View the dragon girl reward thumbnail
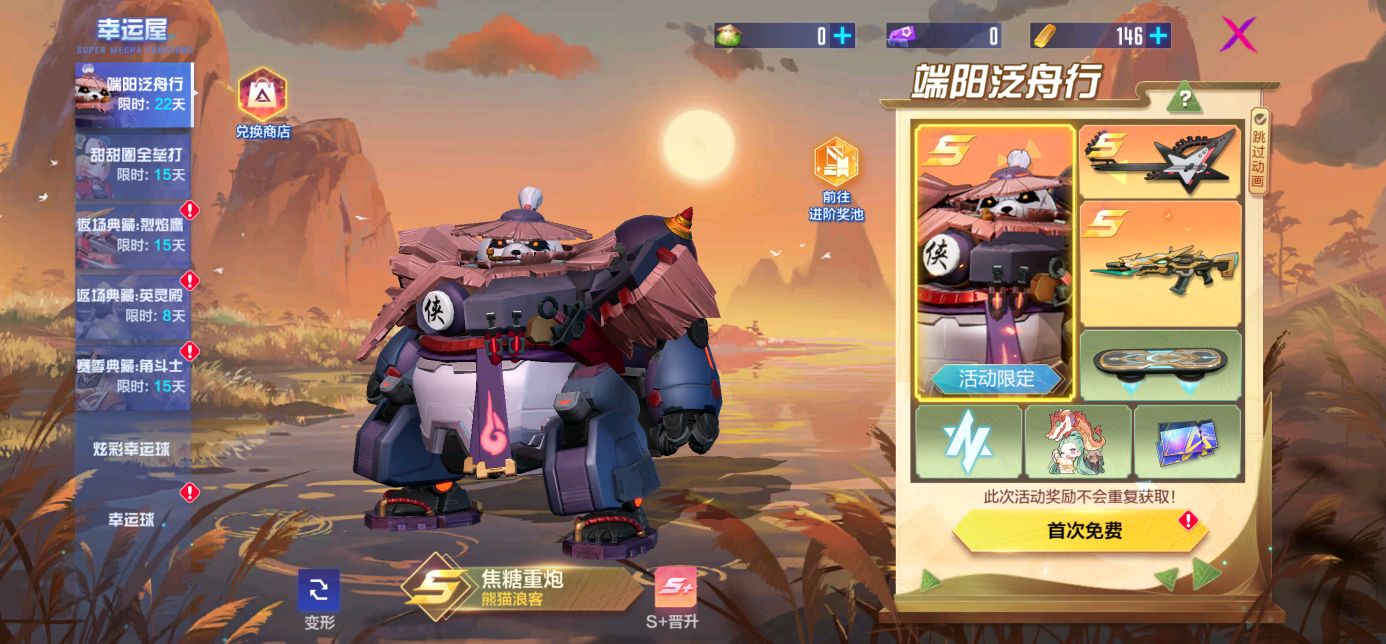This screenshot has height=644, width=1386. 1078,441
